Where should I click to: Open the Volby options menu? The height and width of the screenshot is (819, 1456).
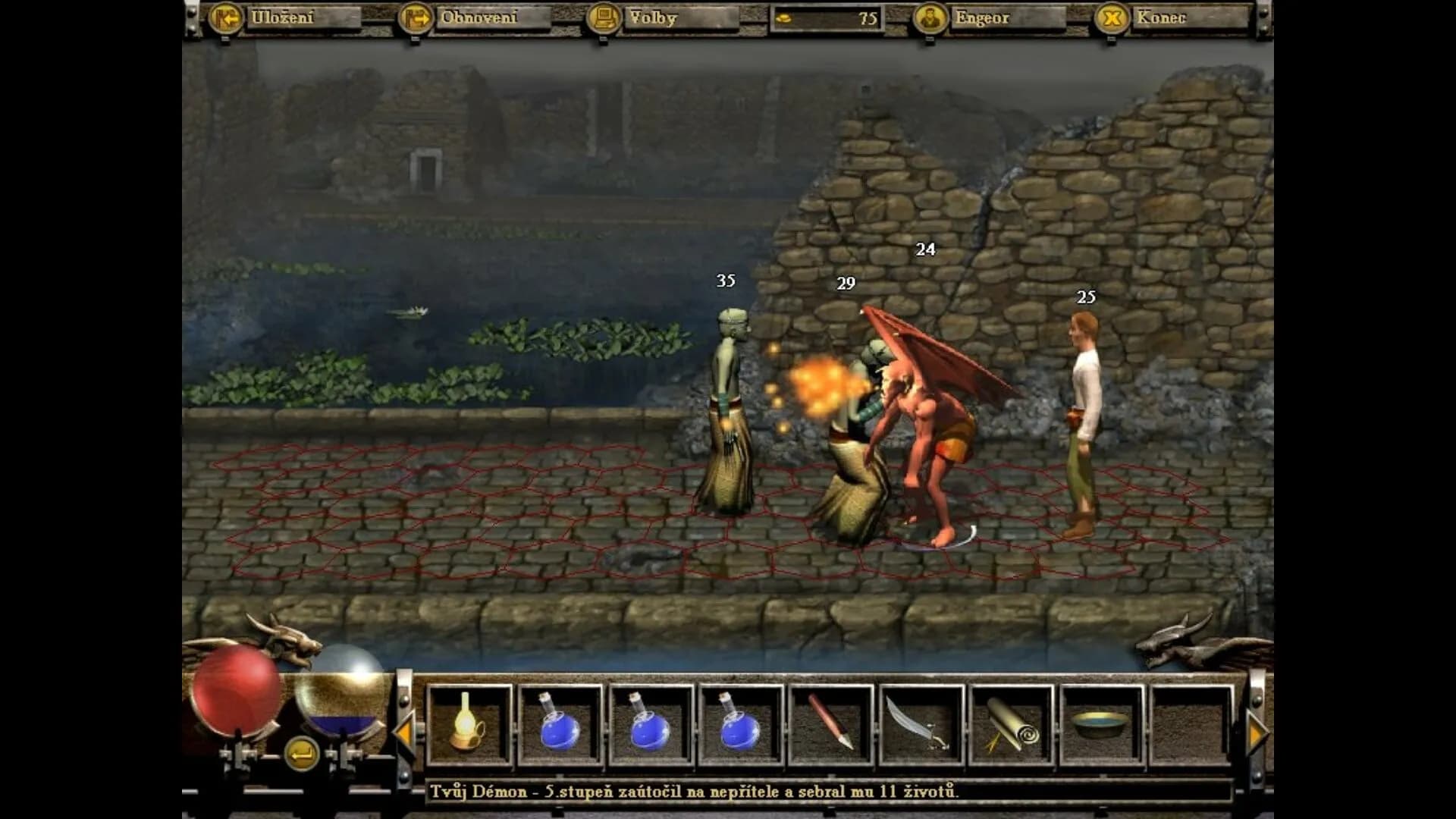pyautogui.click(x=651, y=18)
